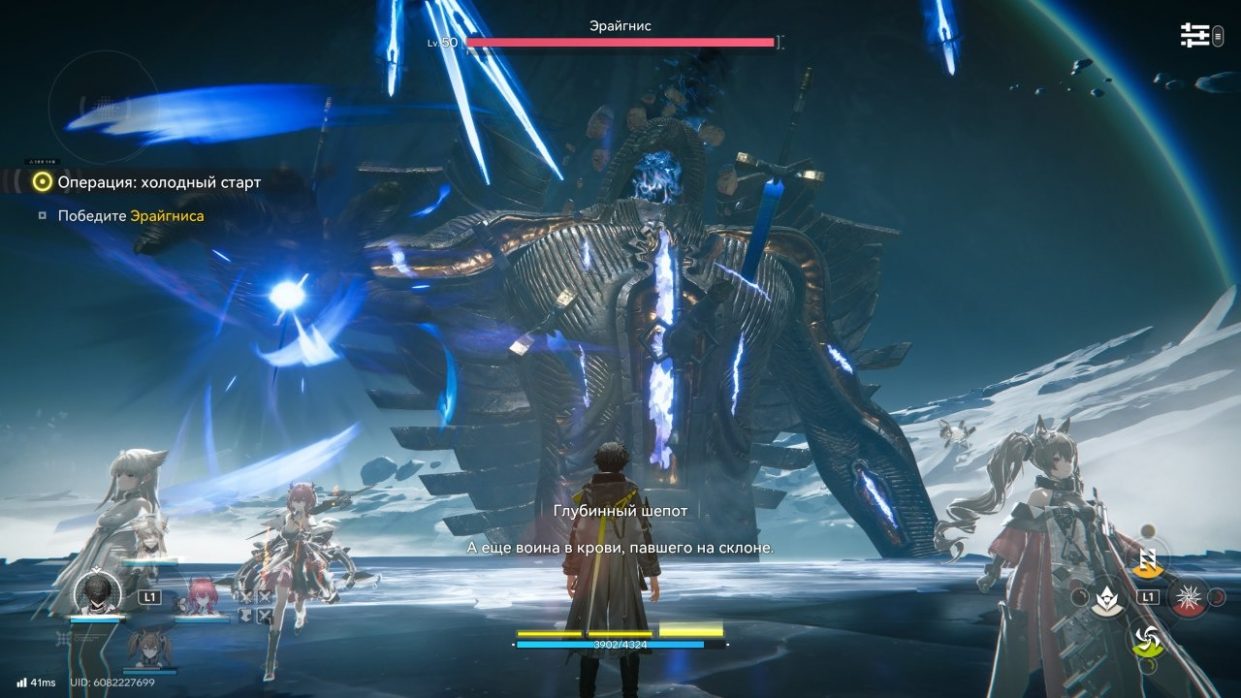Activate the white crest skill icon

[1106, 598]
